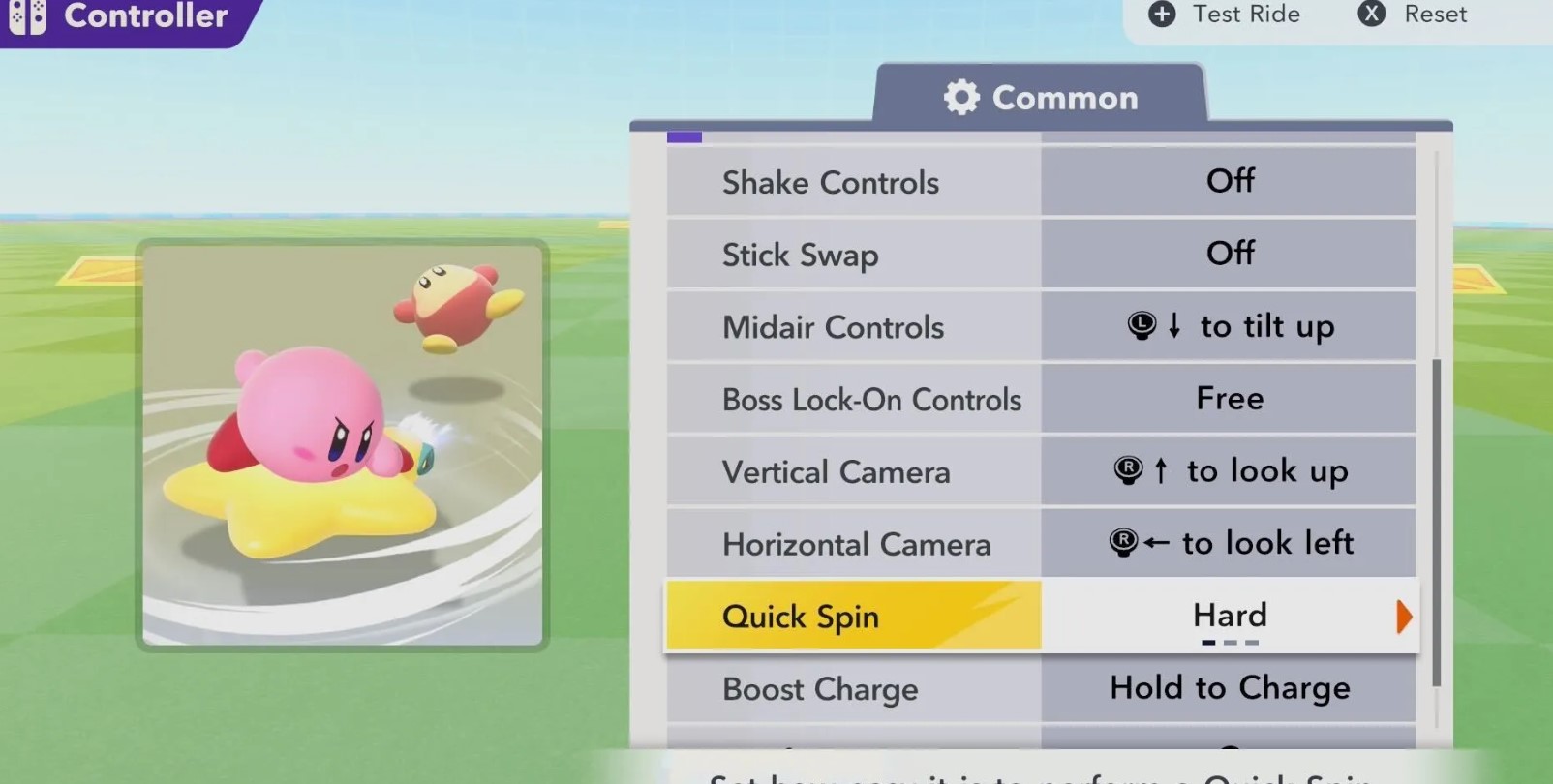This screenshot has height=784, width=1553.
Task: Change the Boss Lock-On Free value
Action: click(1229, 399)
